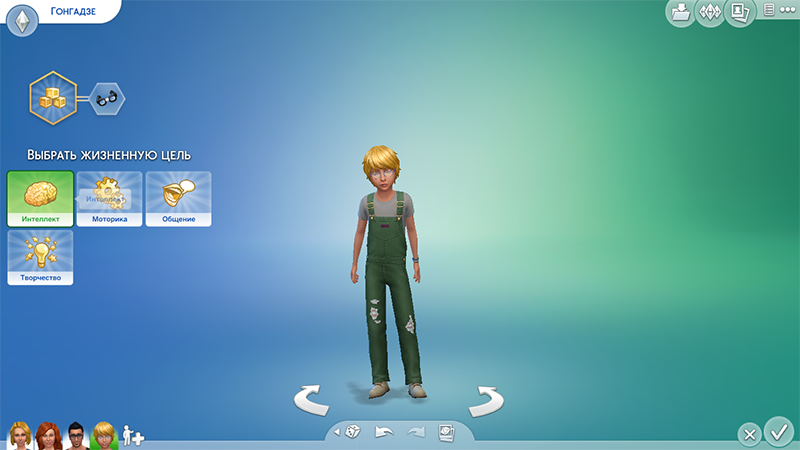Undo the last change
The image size is (800, 450).
click(383, 432)
